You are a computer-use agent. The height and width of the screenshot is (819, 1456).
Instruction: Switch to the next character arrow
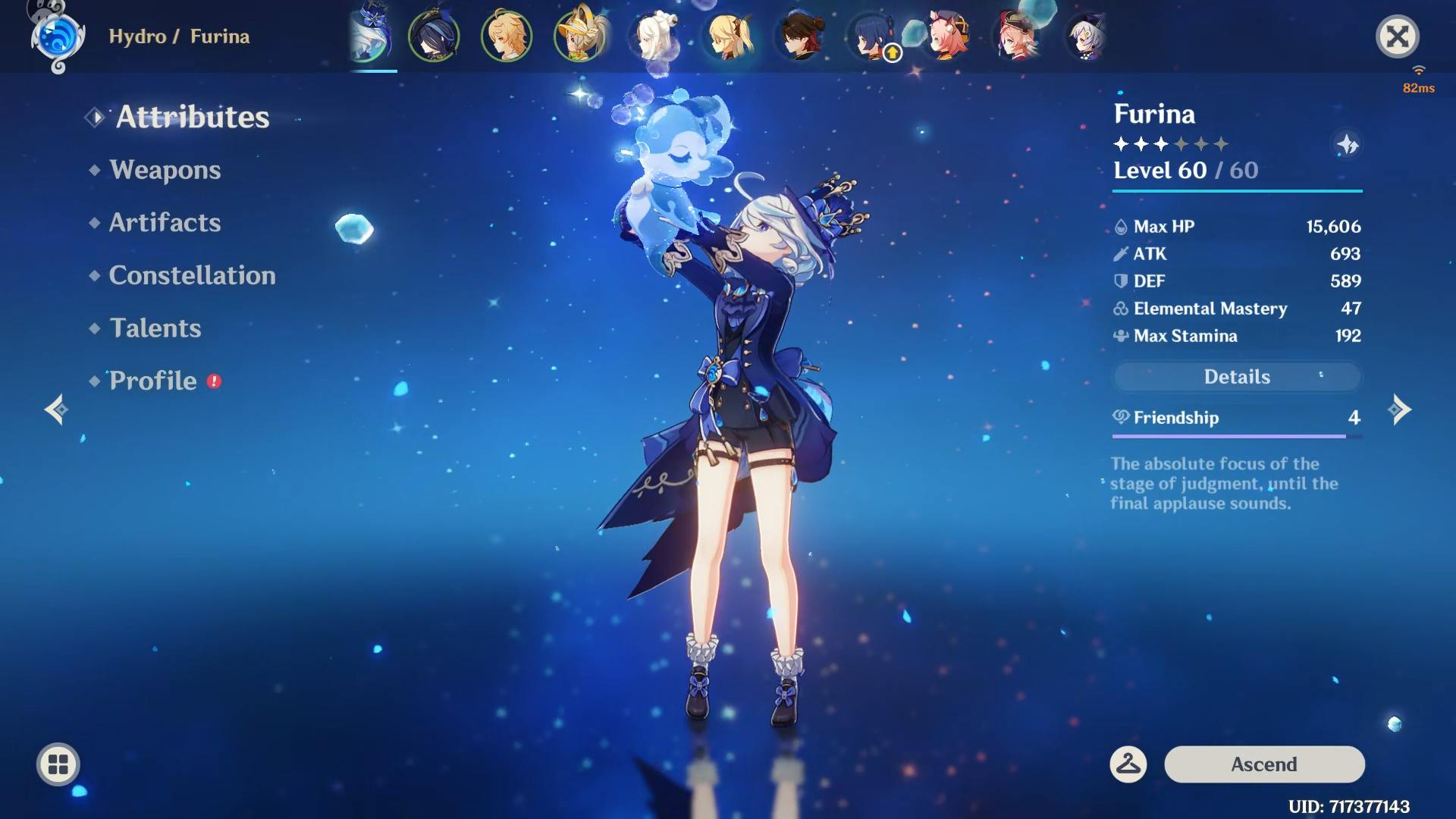[1399, 409]
